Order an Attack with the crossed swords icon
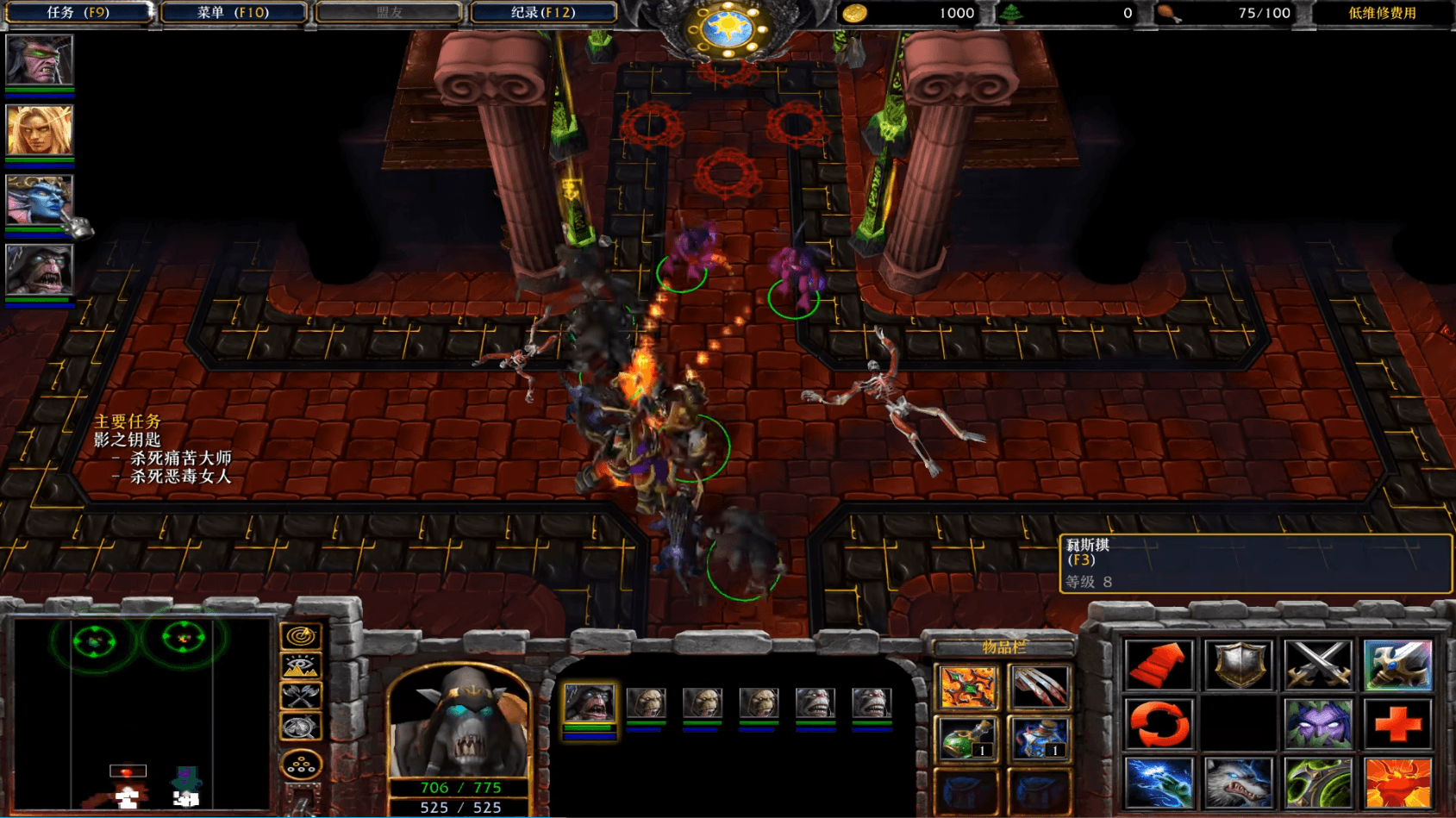 [x=1317, y=665]
